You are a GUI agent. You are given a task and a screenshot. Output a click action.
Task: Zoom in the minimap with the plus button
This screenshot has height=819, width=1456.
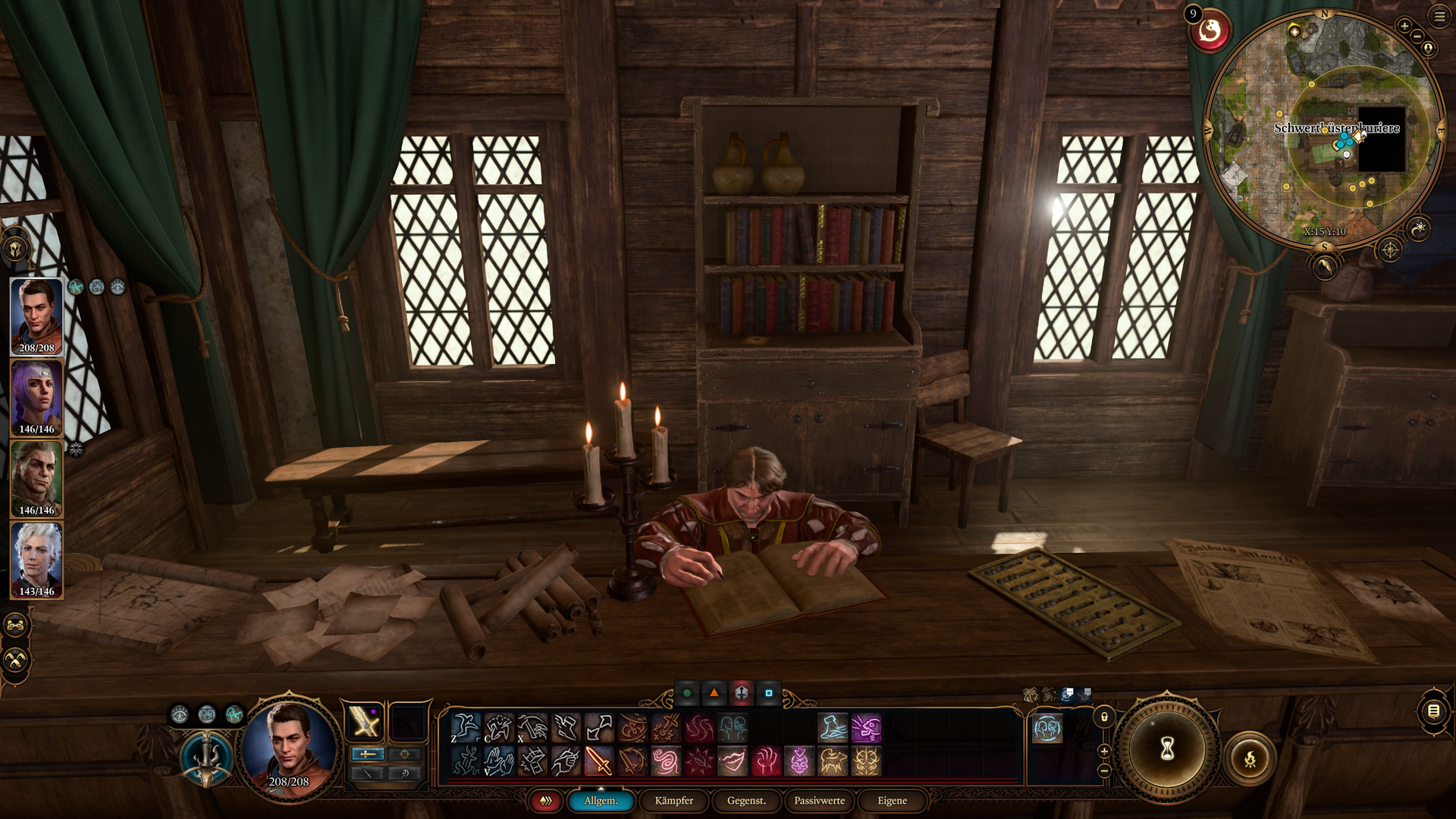pos(1404,27)
